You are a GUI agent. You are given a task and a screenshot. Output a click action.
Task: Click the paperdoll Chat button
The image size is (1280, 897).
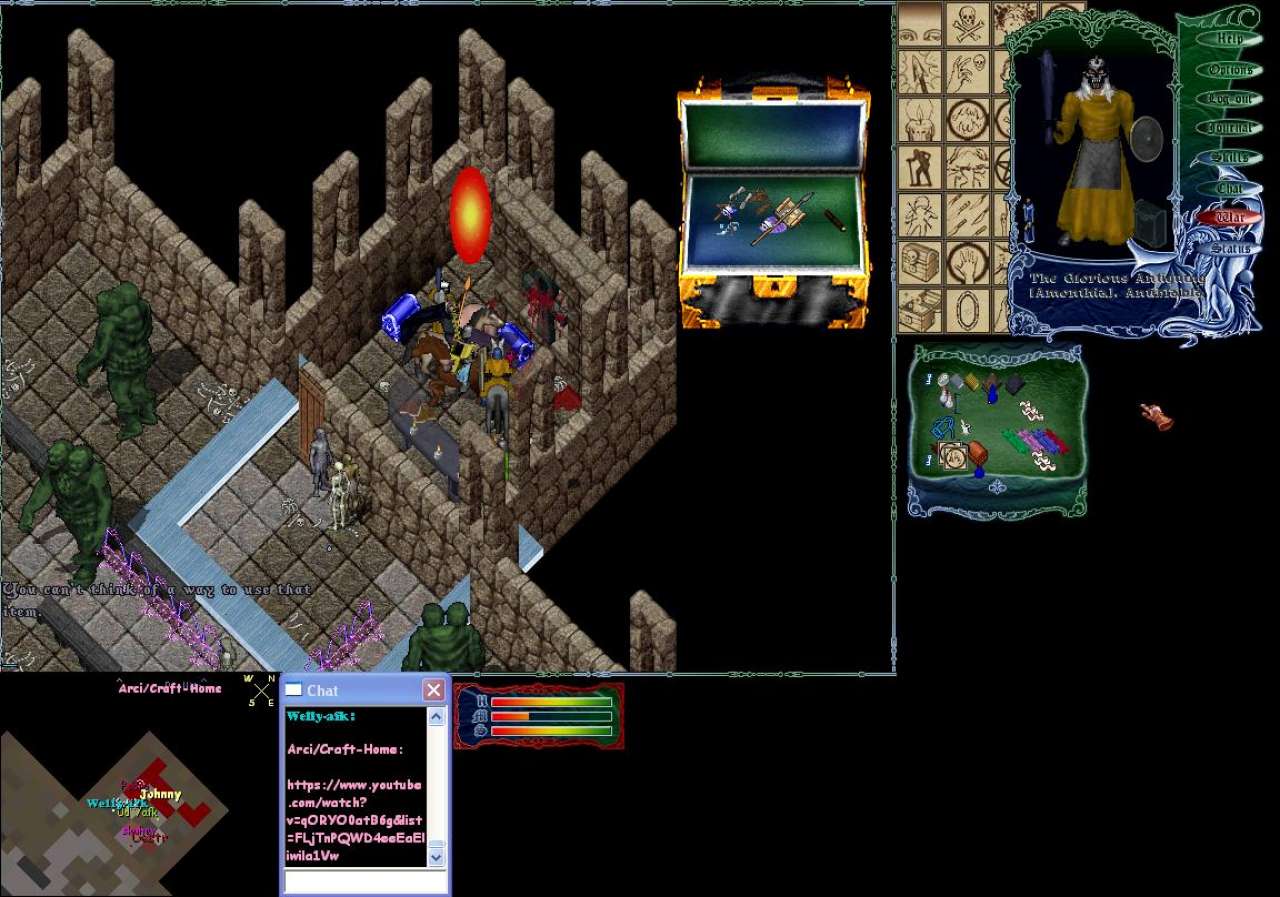click(x=1229, y=187)
